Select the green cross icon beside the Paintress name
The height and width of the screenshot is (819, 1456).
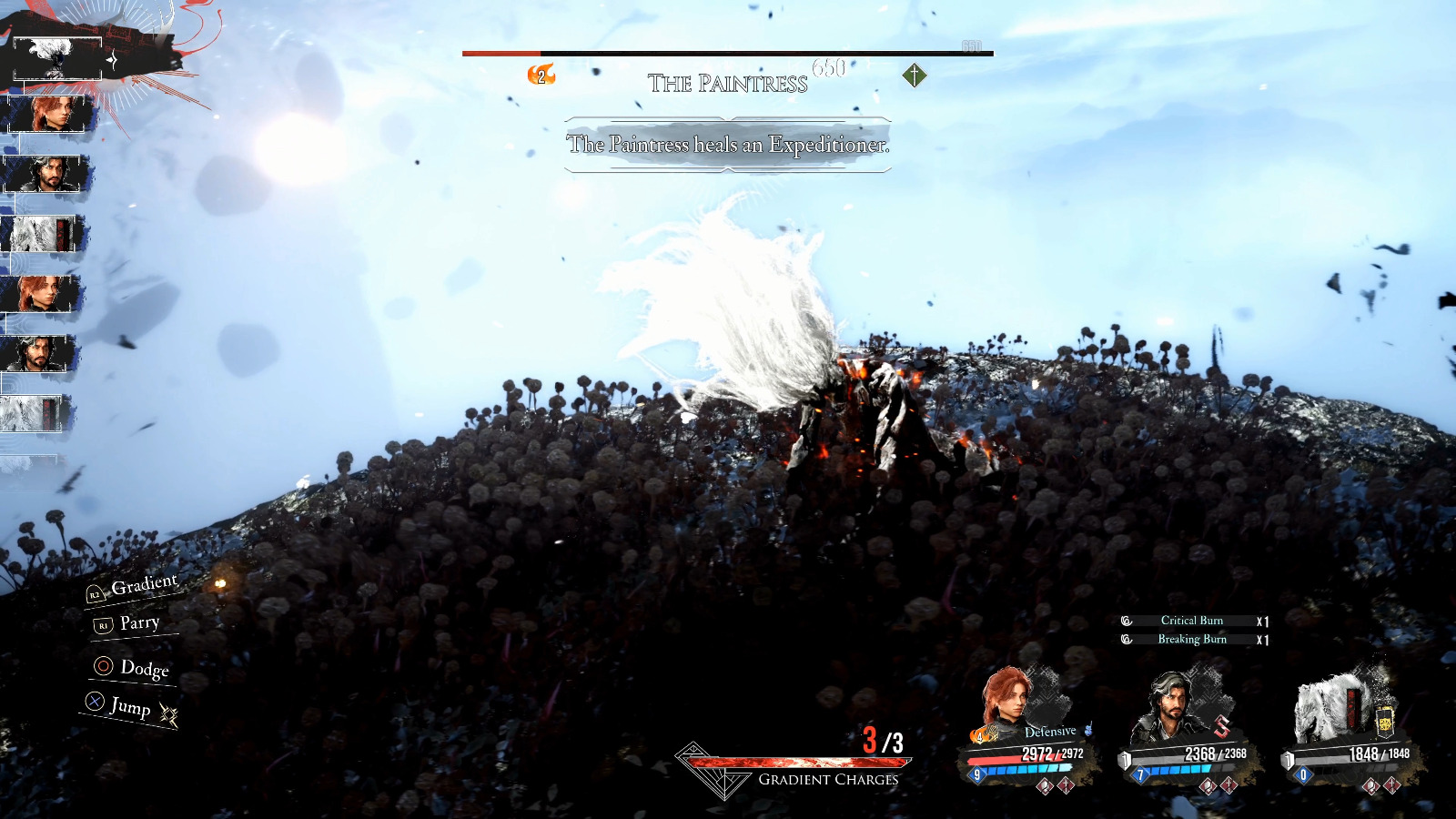pos(914,75)
